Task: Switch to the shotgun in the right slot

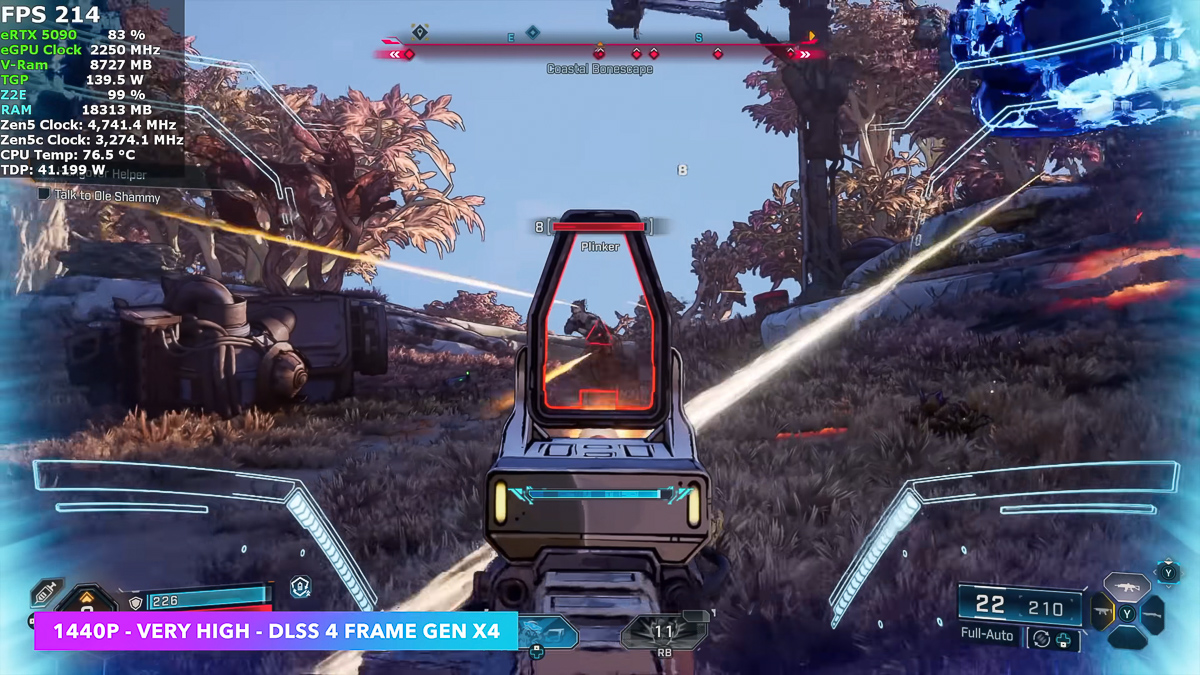Action: pos(1152,613)
